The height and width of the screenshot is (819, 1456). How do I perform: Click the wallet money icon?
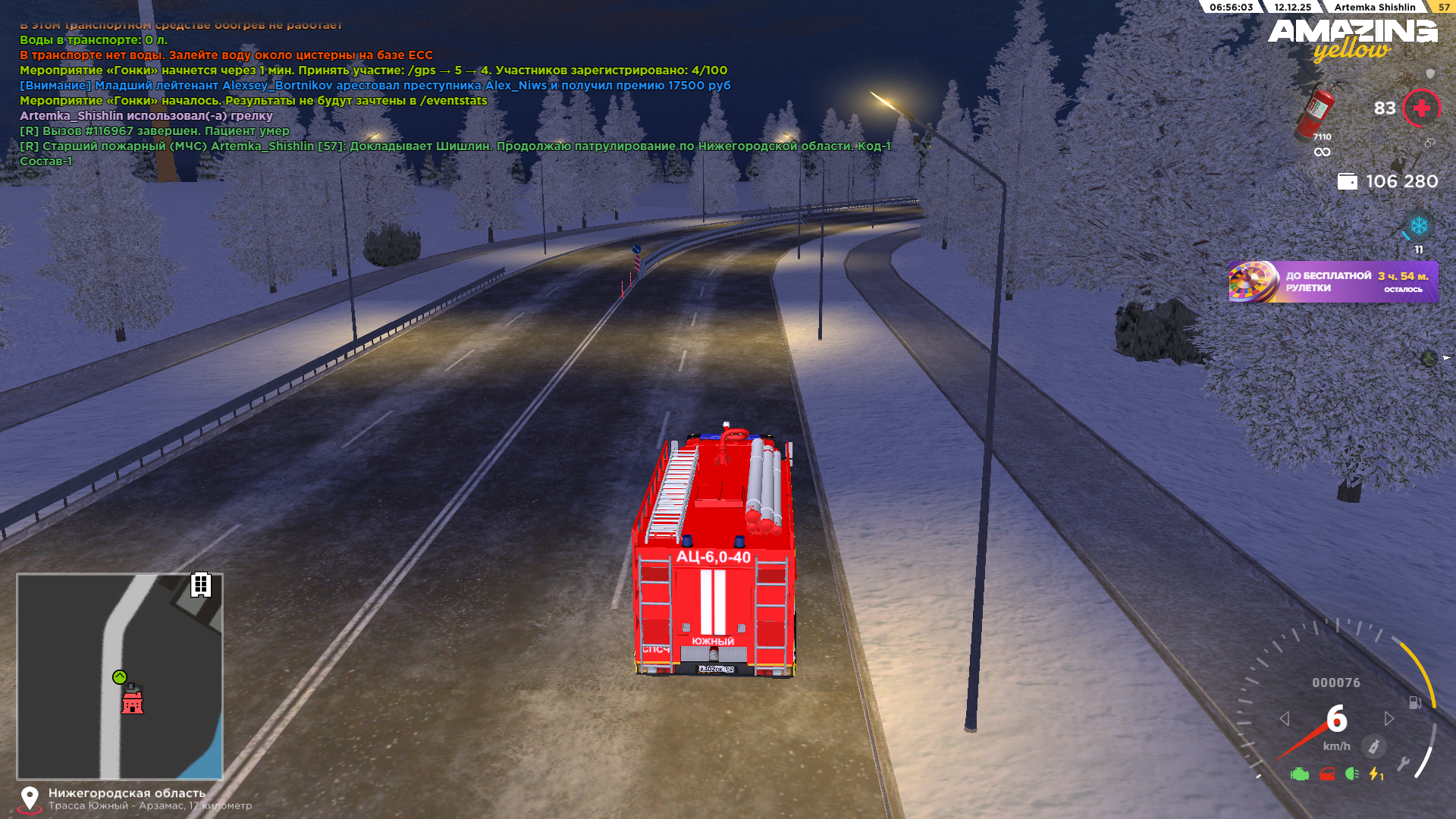(1347, 182)
